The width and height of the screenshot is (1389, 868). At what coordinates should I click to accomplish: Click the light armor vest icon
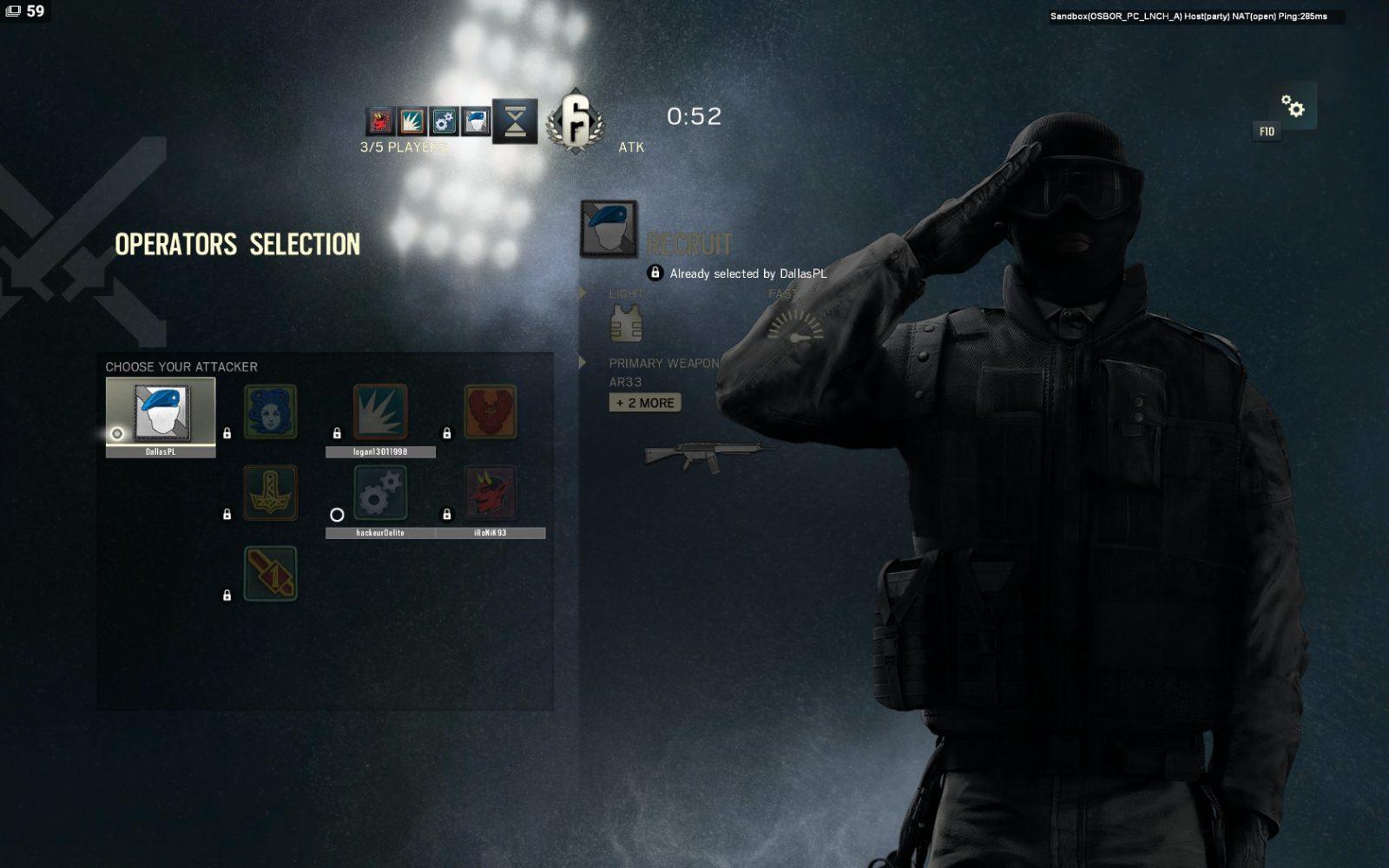(x=626, y=325)
